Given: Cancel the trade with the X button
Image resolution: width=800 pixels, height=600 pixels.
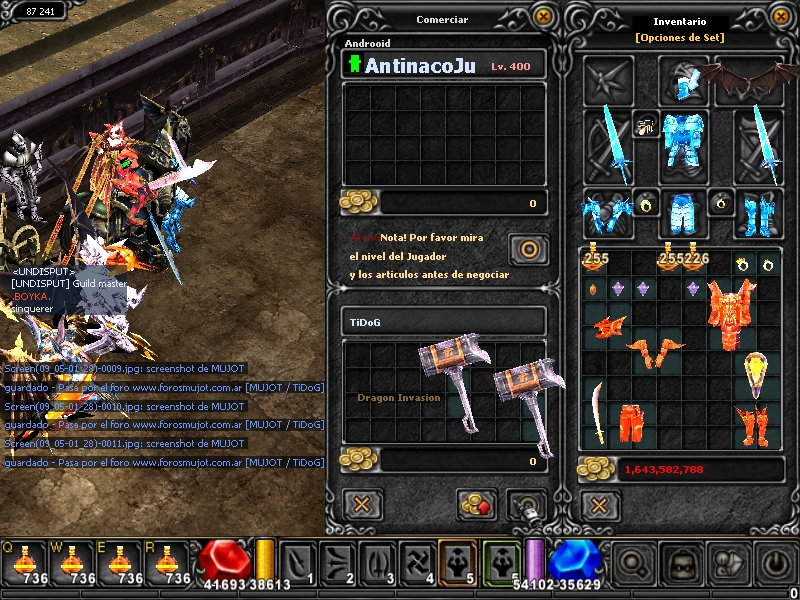Looking at the screenshot, I should pos(363,503).
